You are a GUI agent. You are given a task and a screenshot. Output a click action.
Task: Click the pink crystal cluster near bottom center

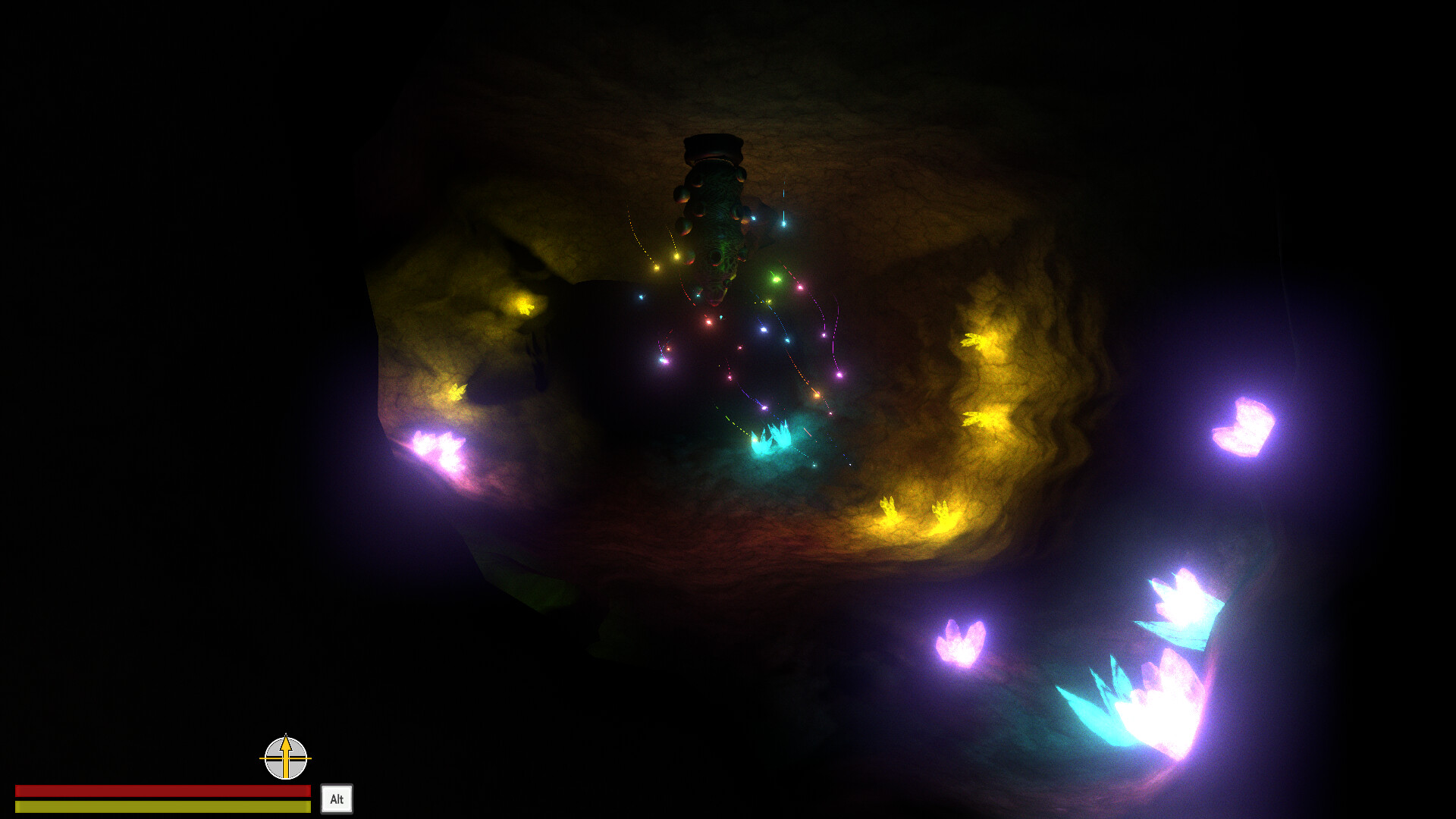tap(962, 641)
